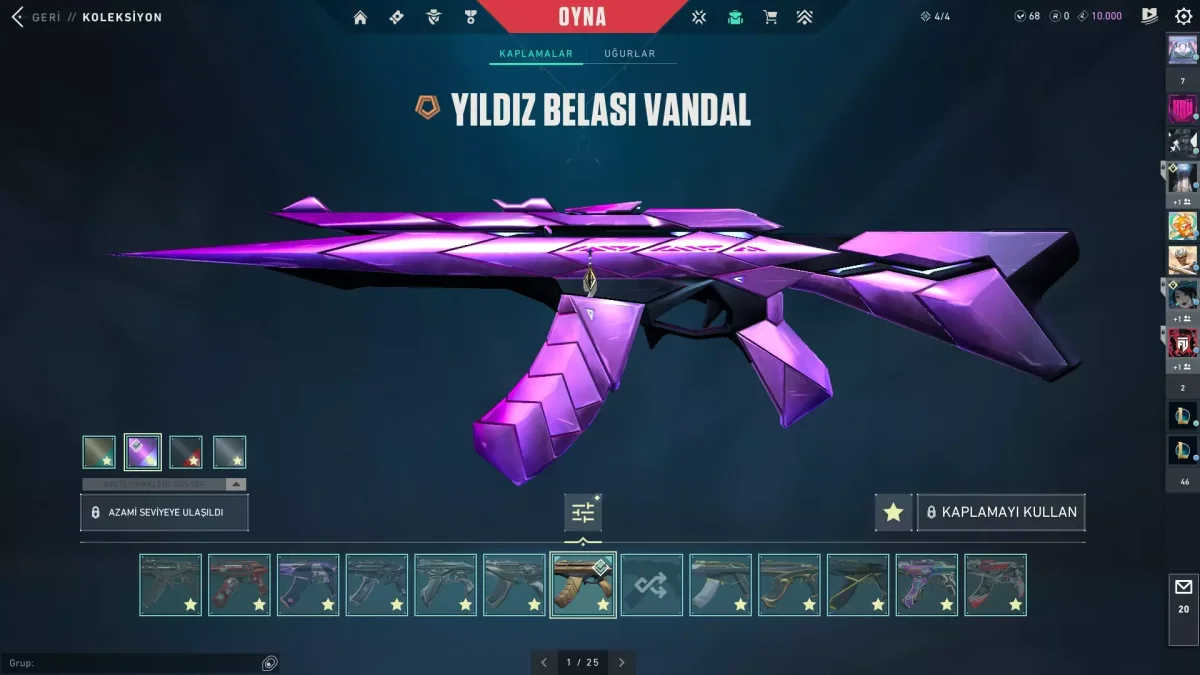Open the home screen icon
The image size is (1200, 675).
tap(360, 17)
